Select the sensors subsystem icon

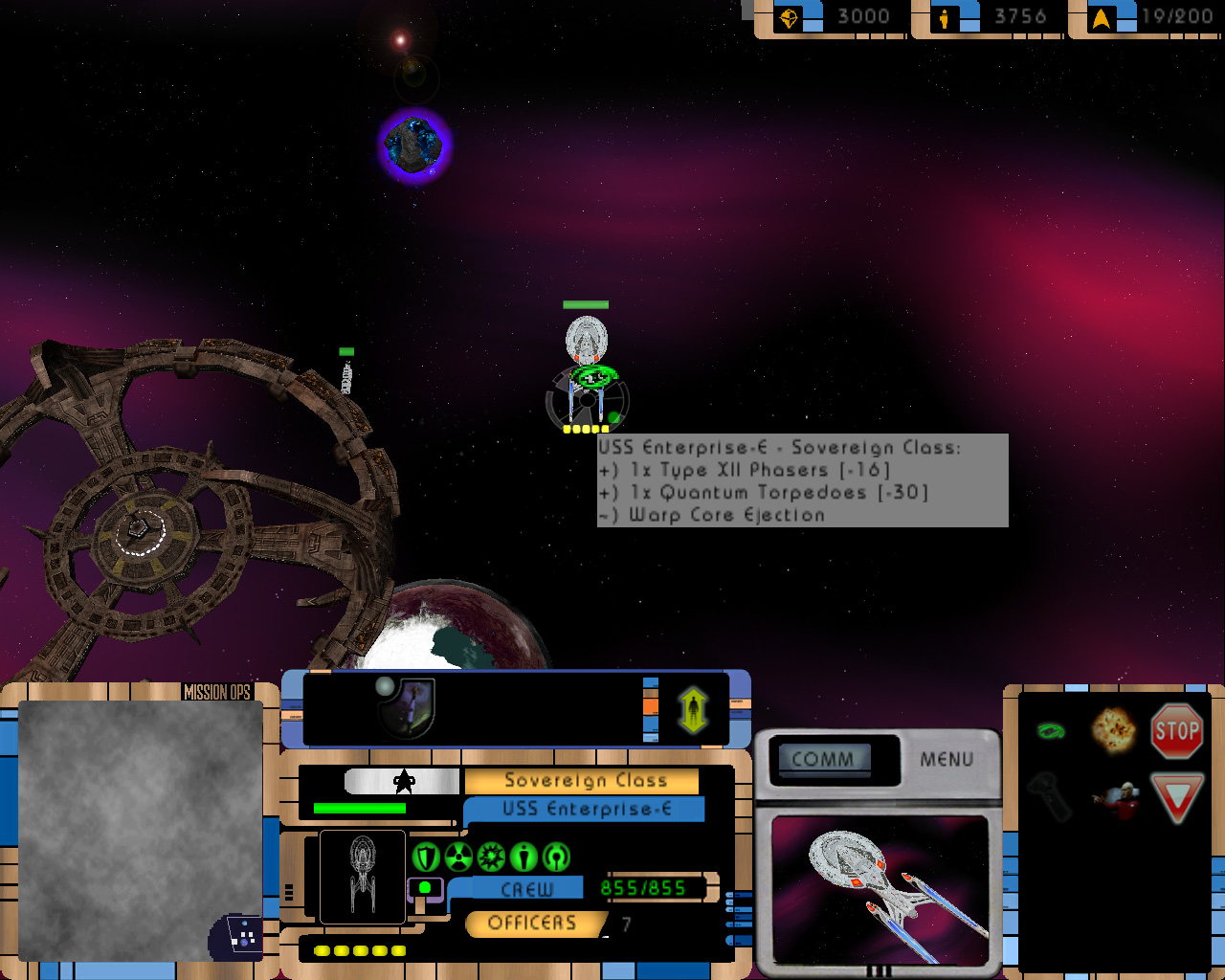pyautogui.click(x=556, y=857)
